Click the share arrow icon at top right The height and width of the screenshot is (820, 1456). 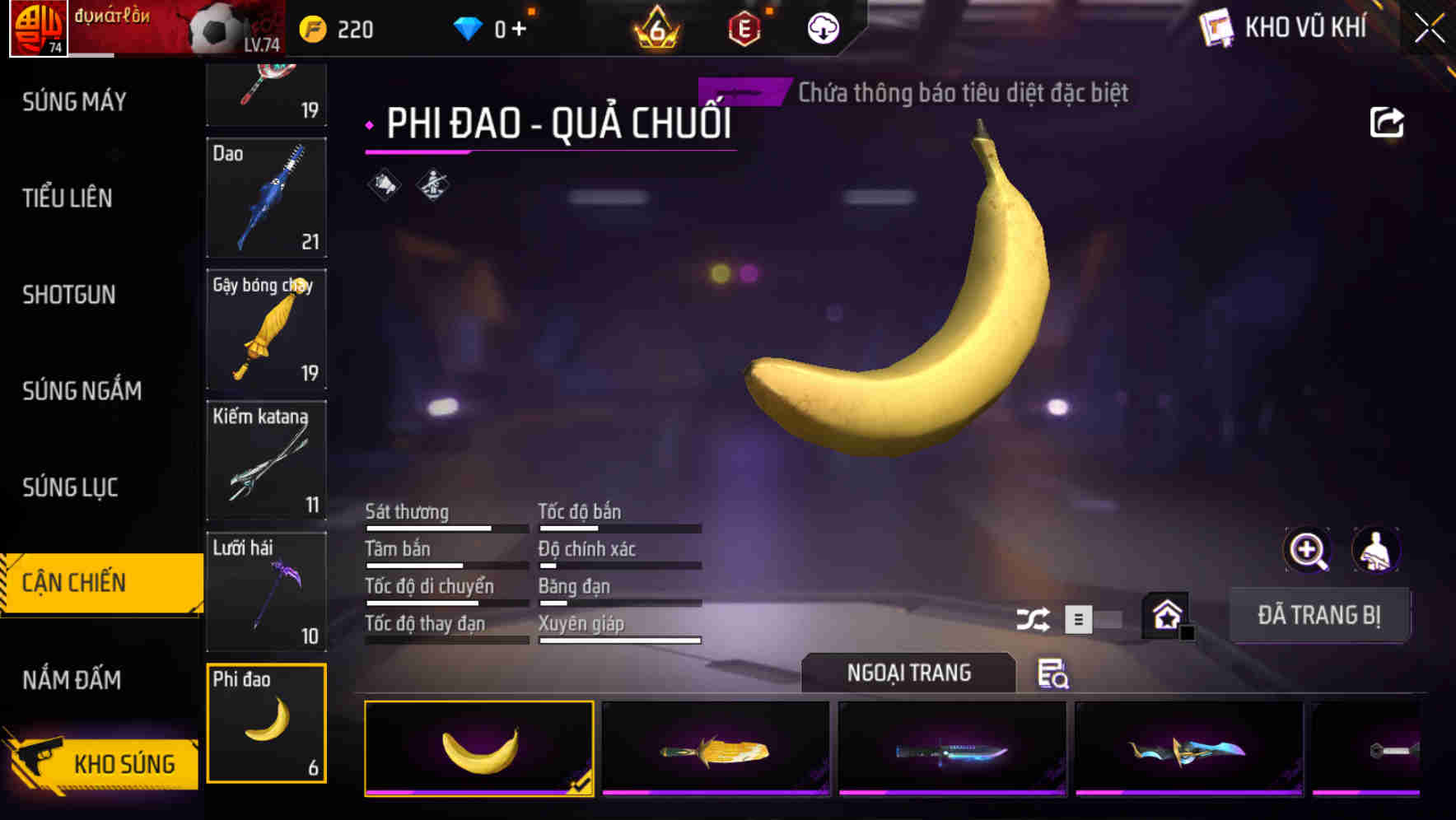point(1388,122)
